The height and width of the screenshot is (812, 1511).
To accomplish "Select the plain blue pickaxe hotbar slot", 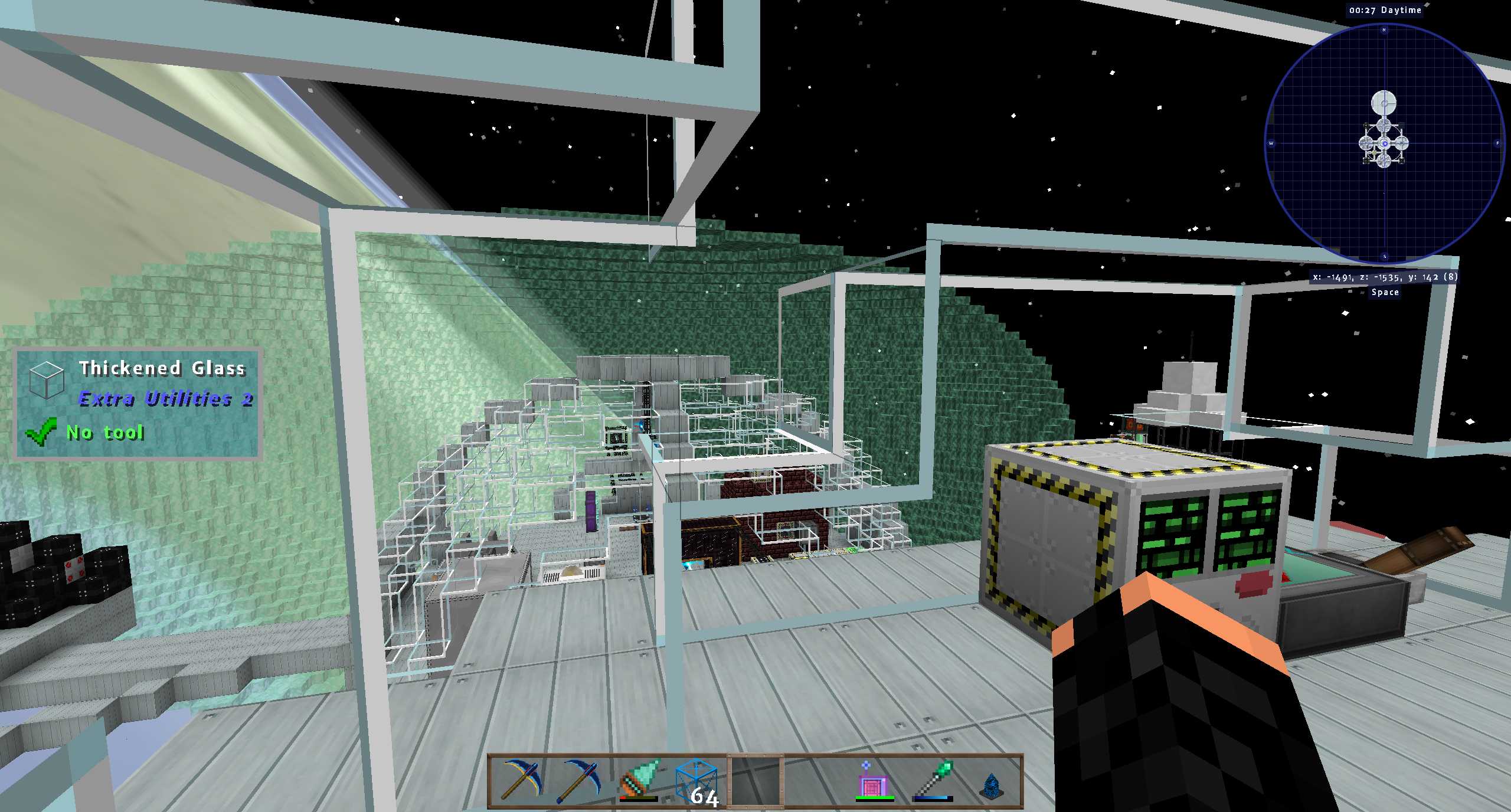I will click(x=579, y=781).
